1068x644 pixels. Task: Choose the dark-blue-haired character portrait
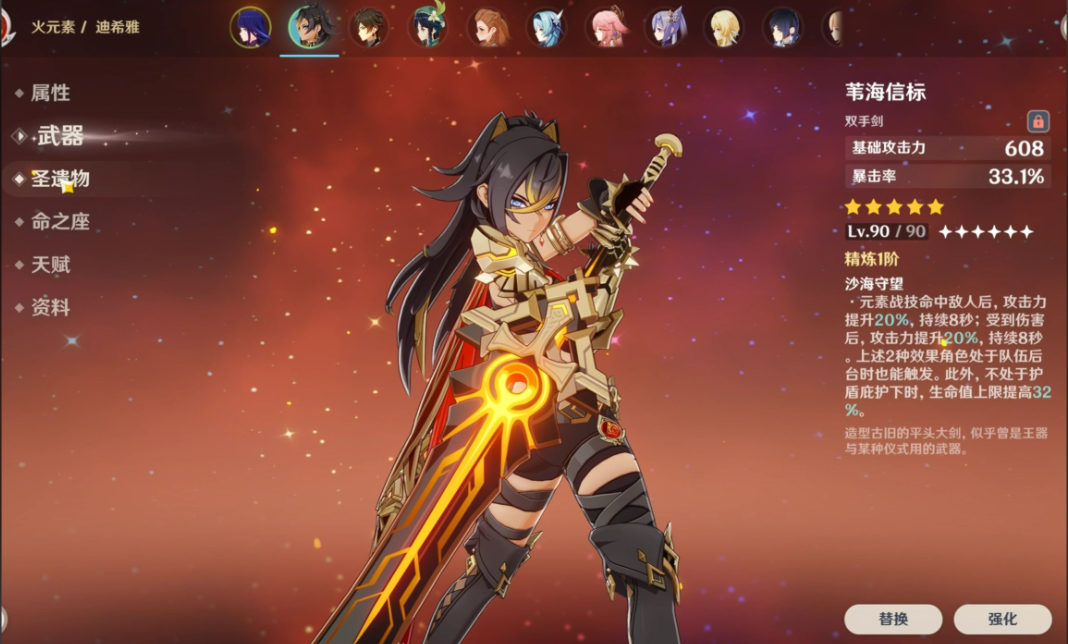tap(783, 27)
